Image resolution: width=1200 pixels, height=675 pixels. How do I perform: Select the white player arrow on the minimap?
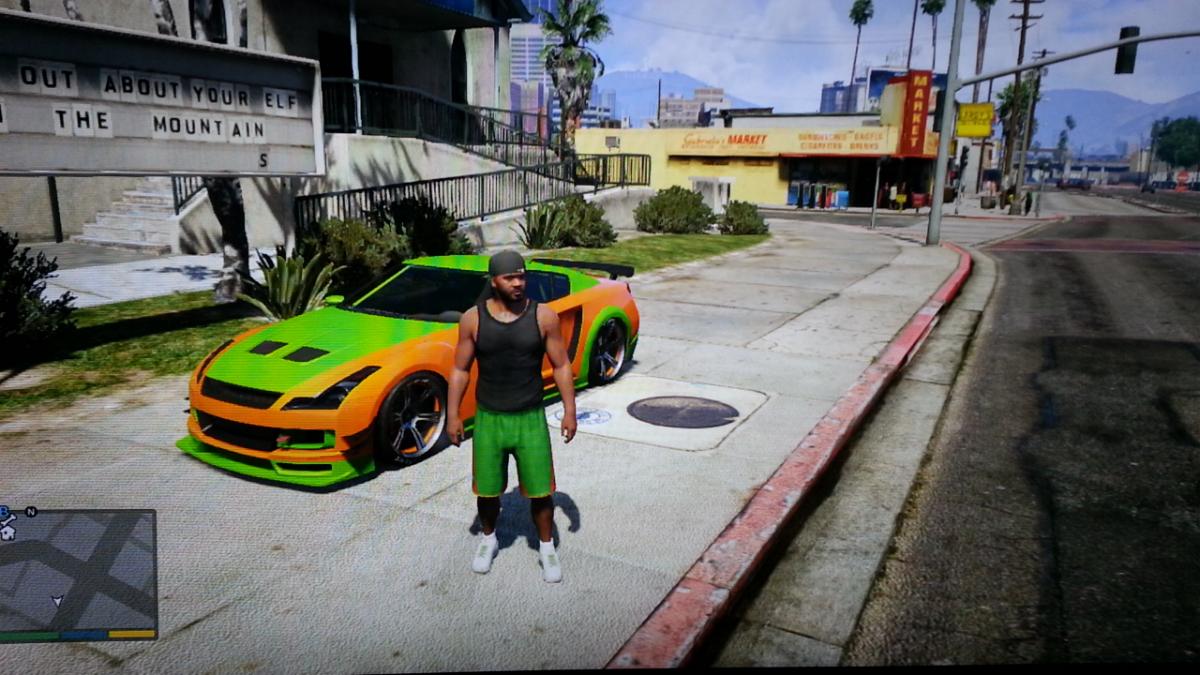57,601
